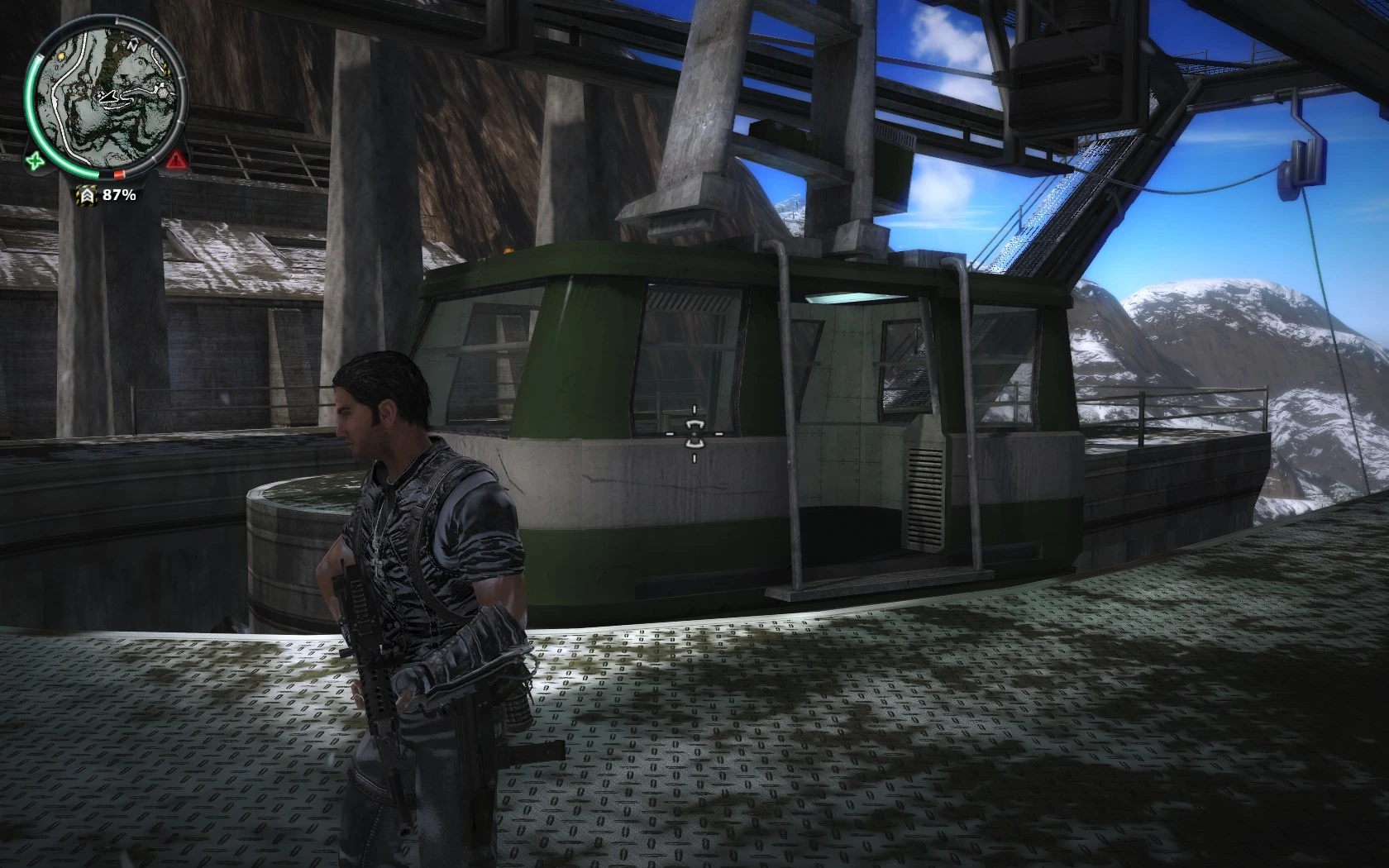Select the hazard-striped marker on the minimap edge
Image resolution: width=1389 pixels, height=868 pixels.
[x=168, y=69]
